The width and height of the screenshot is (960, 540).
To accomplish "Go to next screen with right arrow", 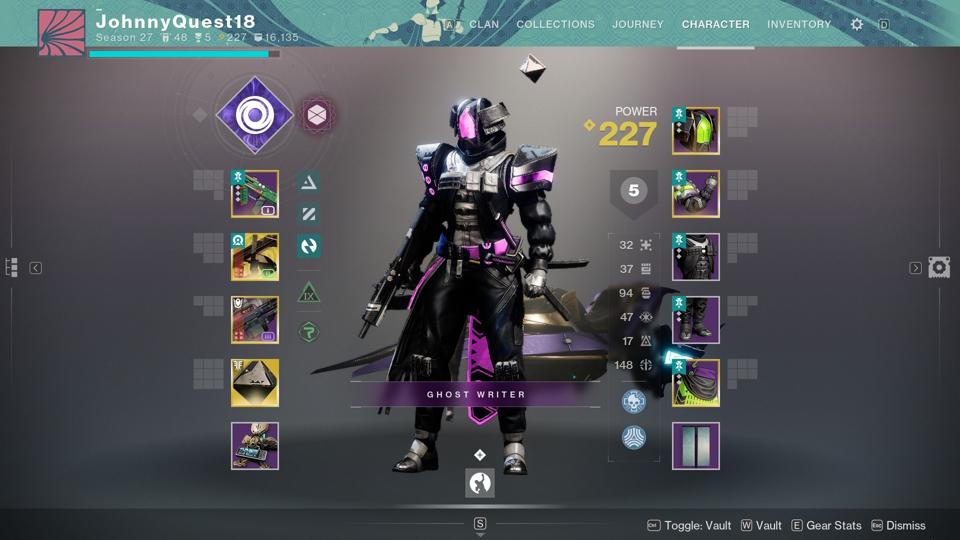I will click(x=915, y=268).
